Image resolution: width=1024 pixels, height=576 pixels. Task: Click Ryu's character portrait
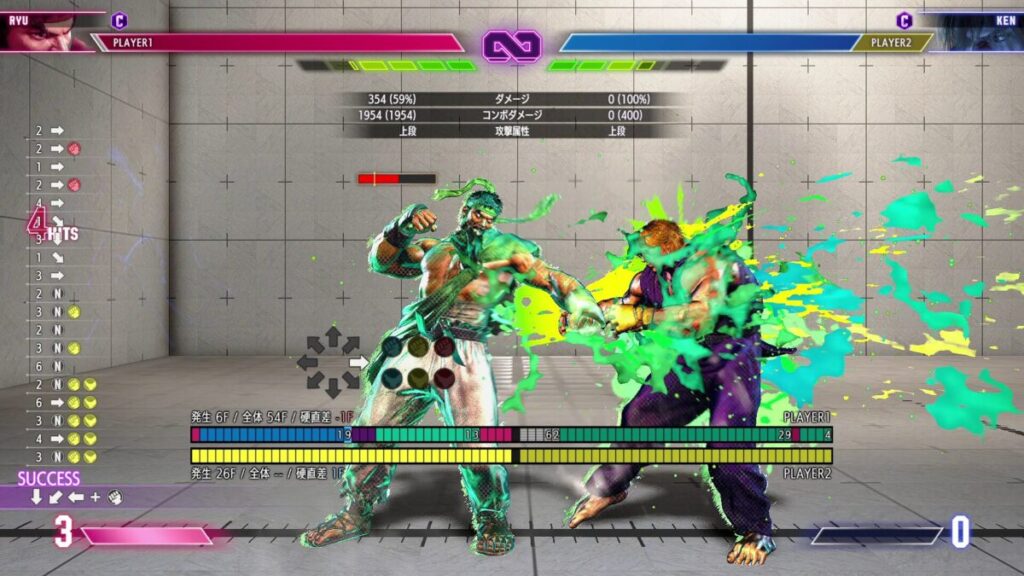pyautogui.click(x=40, y=30)
